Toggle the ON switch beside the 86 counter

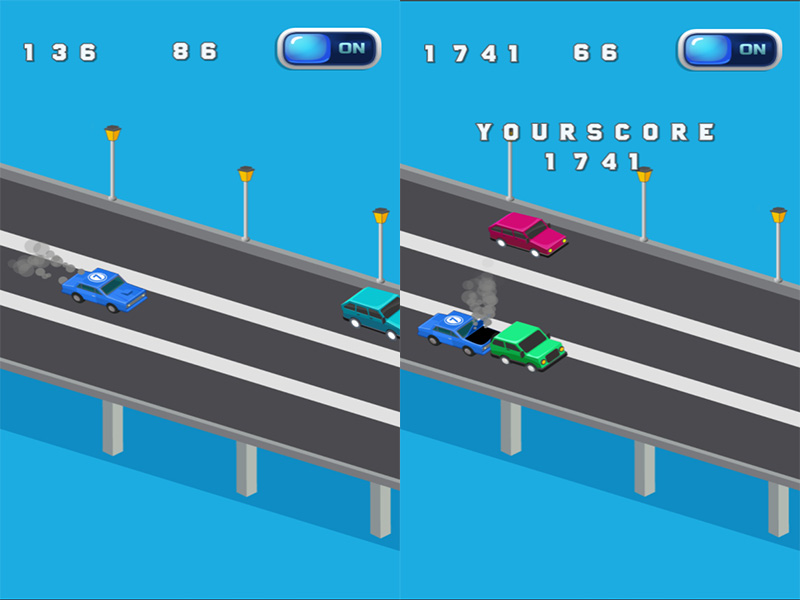tap(328, 48)
